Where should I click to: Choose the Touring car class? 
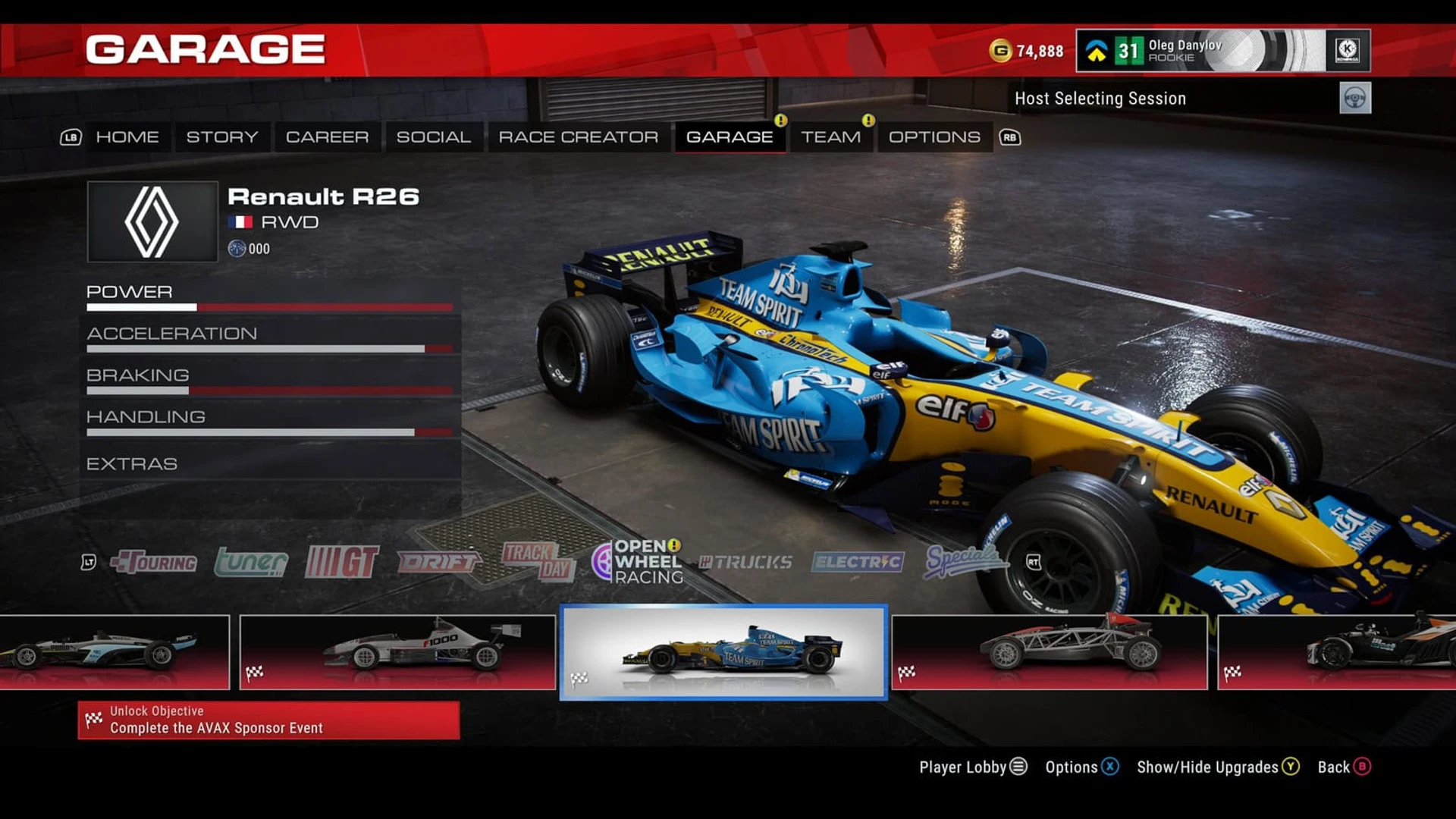[x=154, y=562]
